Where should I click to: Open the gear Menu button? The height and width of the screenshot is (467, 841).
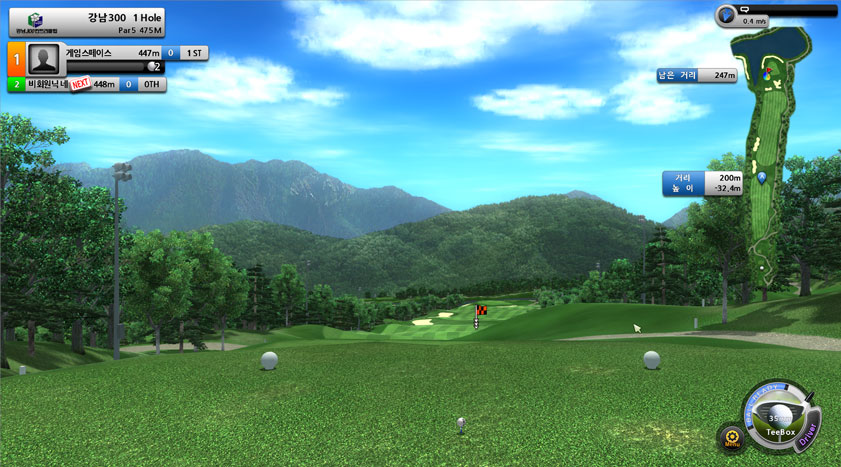coord(730,437)
